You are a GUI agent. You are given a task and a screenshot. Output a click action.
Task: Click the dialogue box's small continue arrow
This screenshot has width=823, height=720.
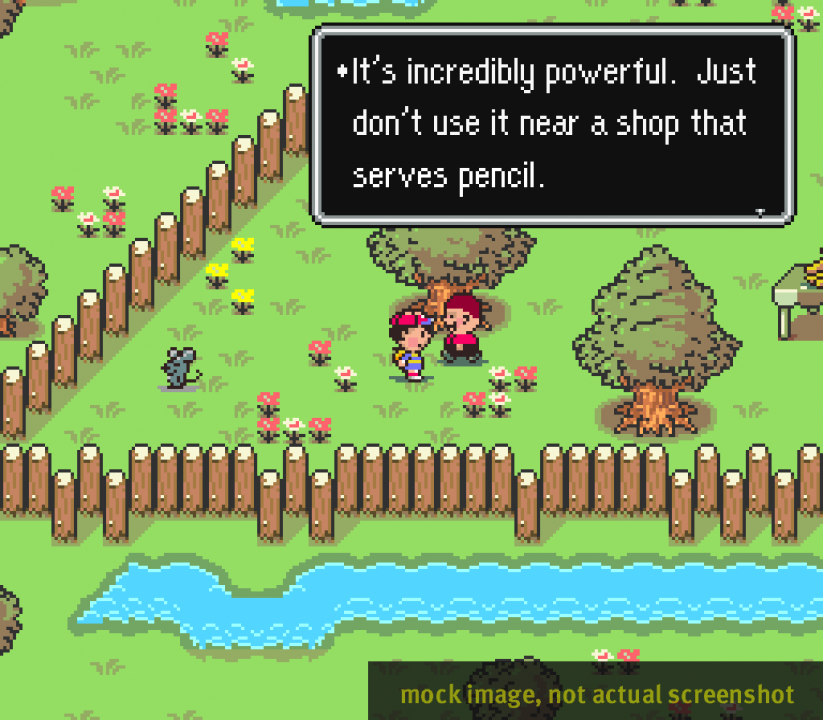pos(761,211)
